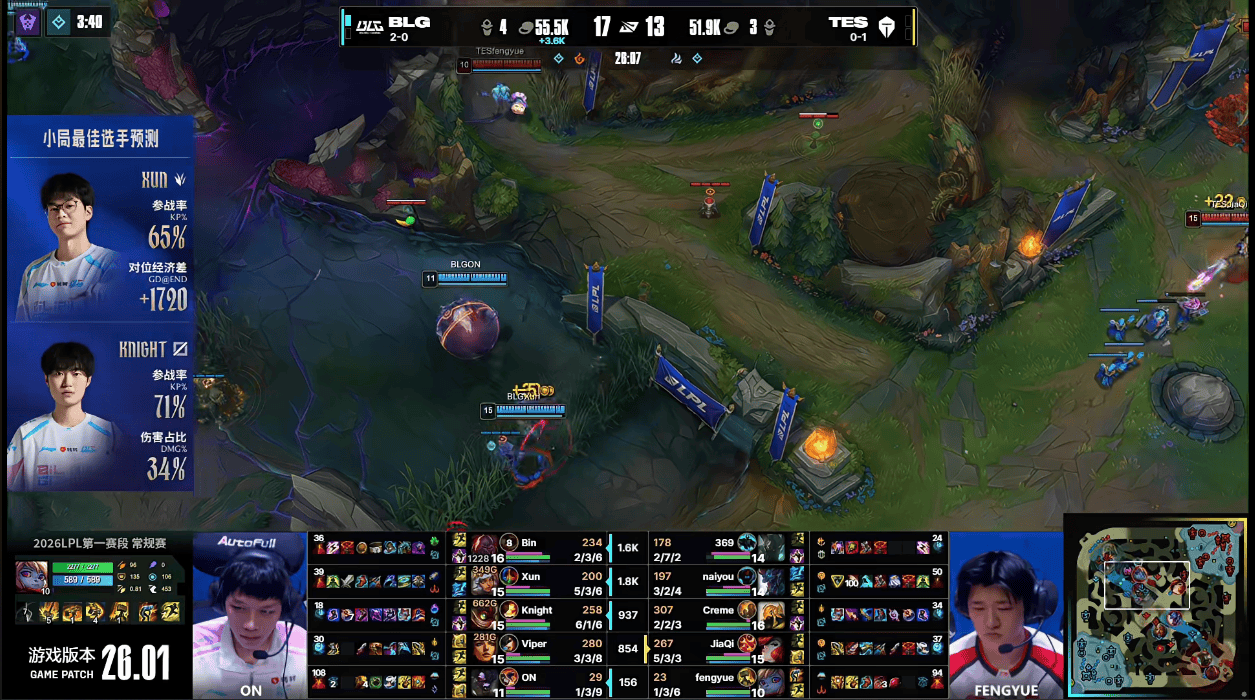Click the dragon timer icon beside 3:40
Viewport: 1255px width, 700px height.
coord(59,21)
